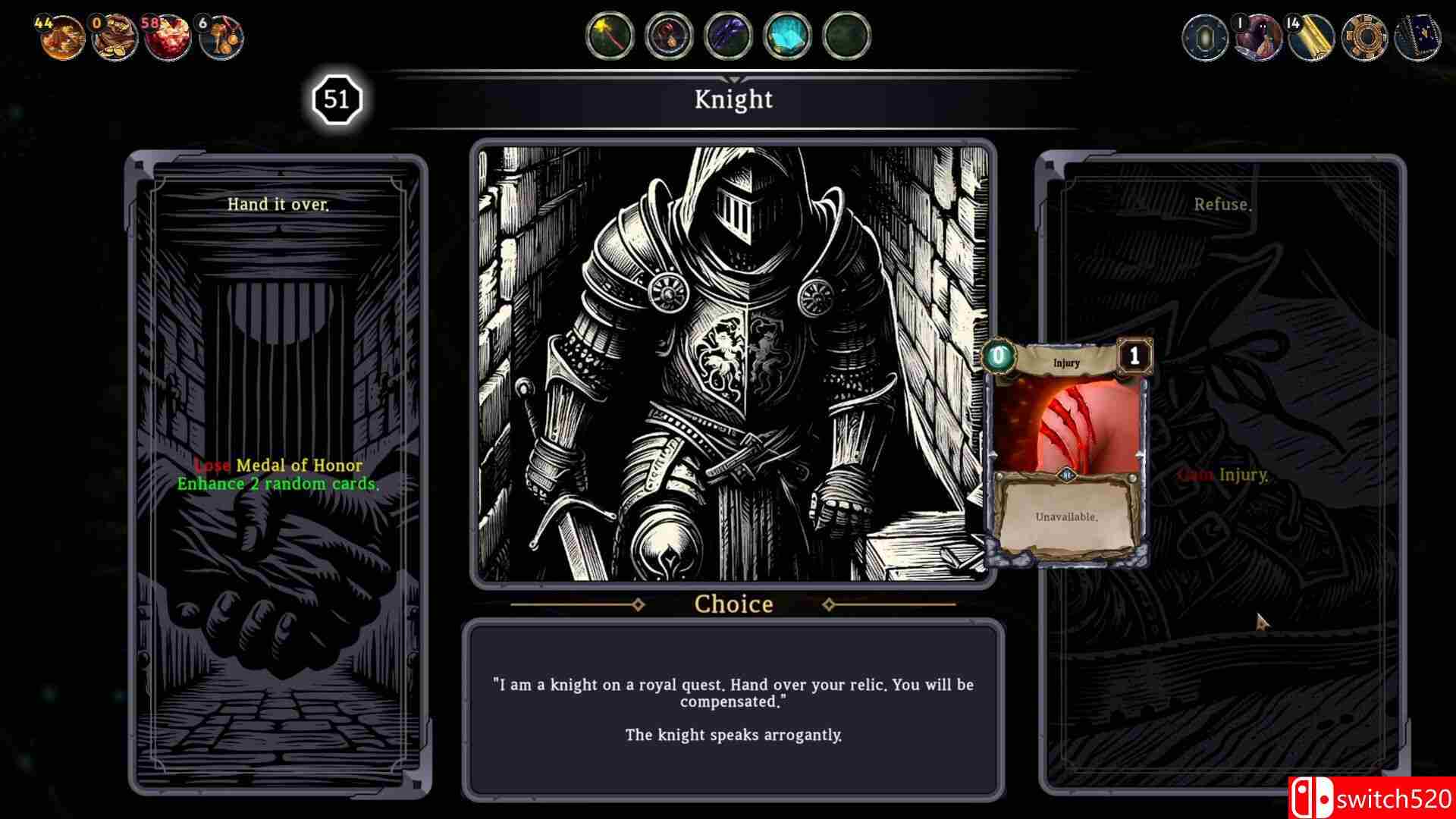
Task: Click the keys counter icon
Action: pos(221,37)
